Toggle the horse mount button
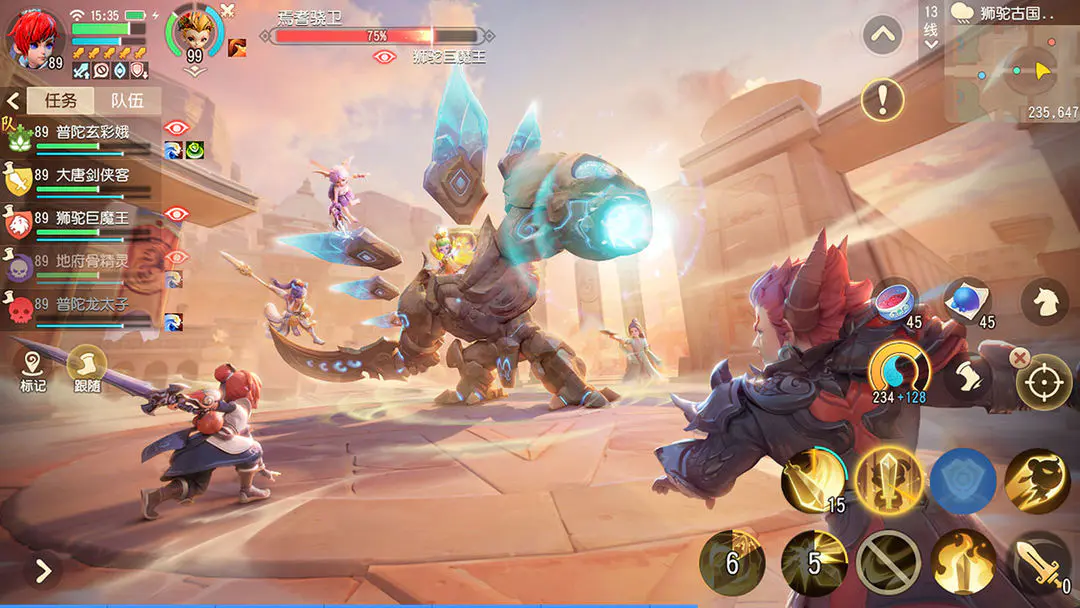1080x608 pixels. tap(1044, 302)
